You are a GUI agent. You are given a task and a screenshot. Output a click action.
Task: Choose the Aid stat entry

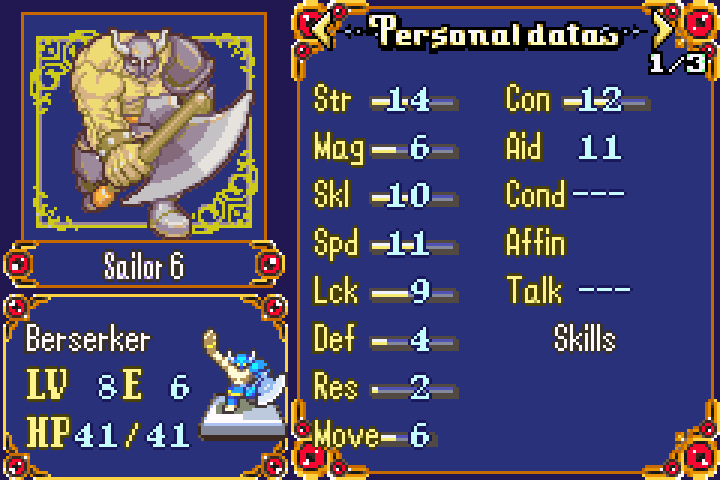(565, 148)
